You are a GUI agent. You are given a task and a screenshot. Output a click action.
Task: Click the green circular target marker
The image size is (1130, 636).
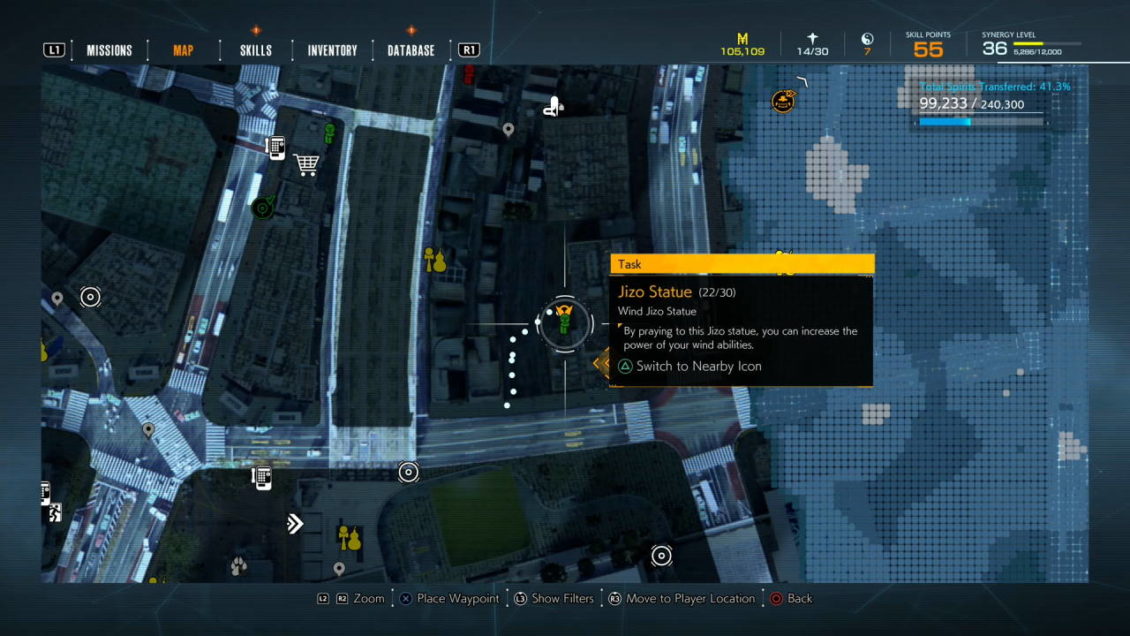(x=263, y=208)
